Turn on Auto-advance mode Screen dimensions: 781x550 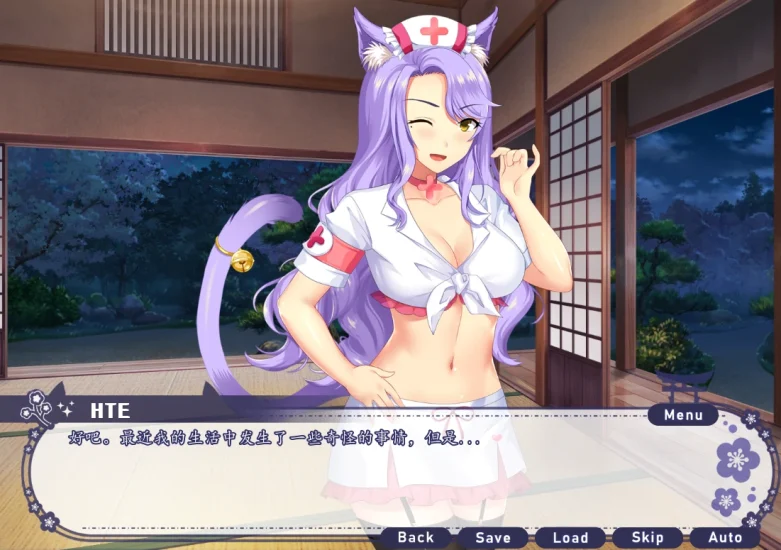pos(726,538)
